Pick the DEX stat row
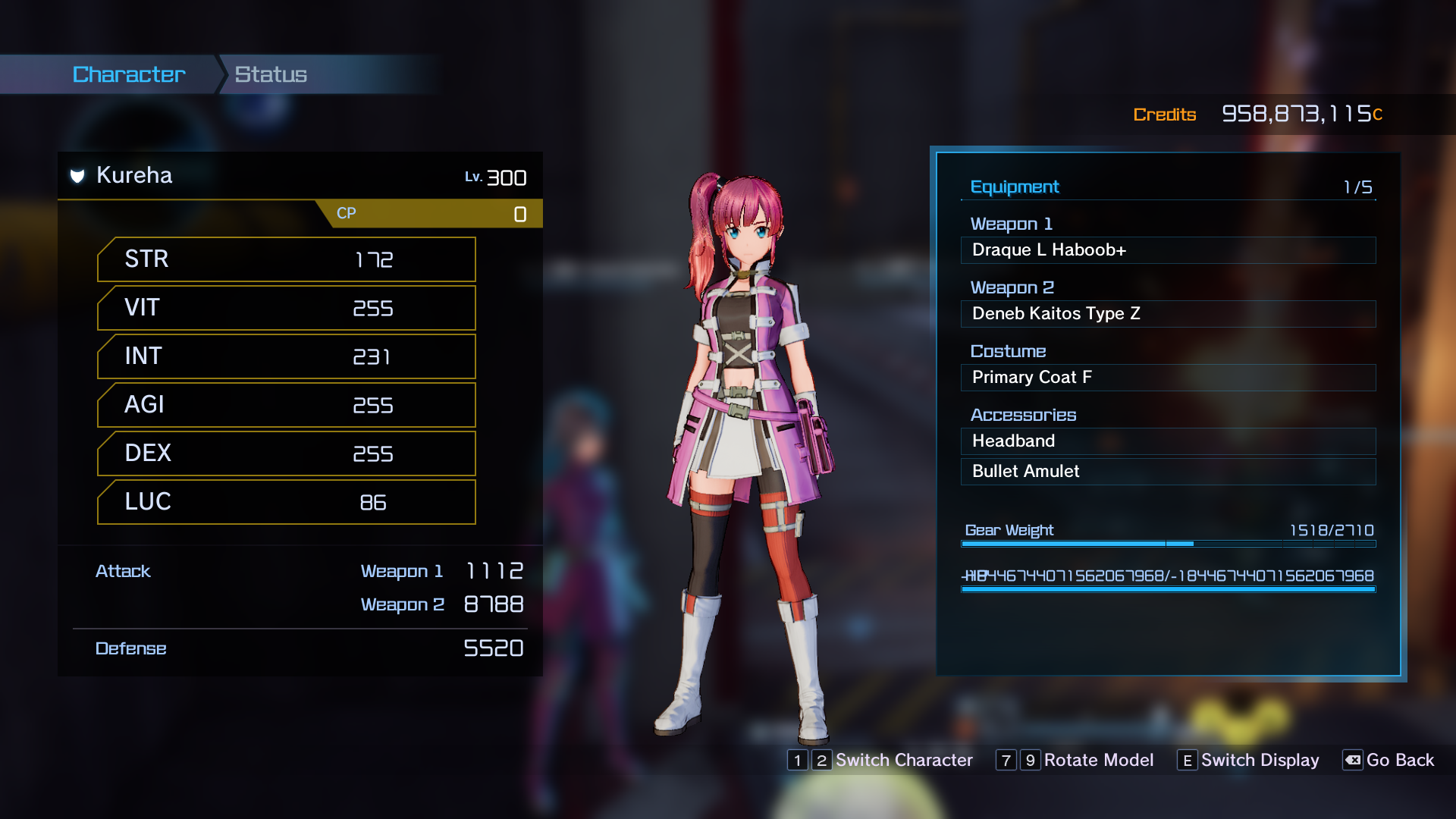 coord(287,453)
